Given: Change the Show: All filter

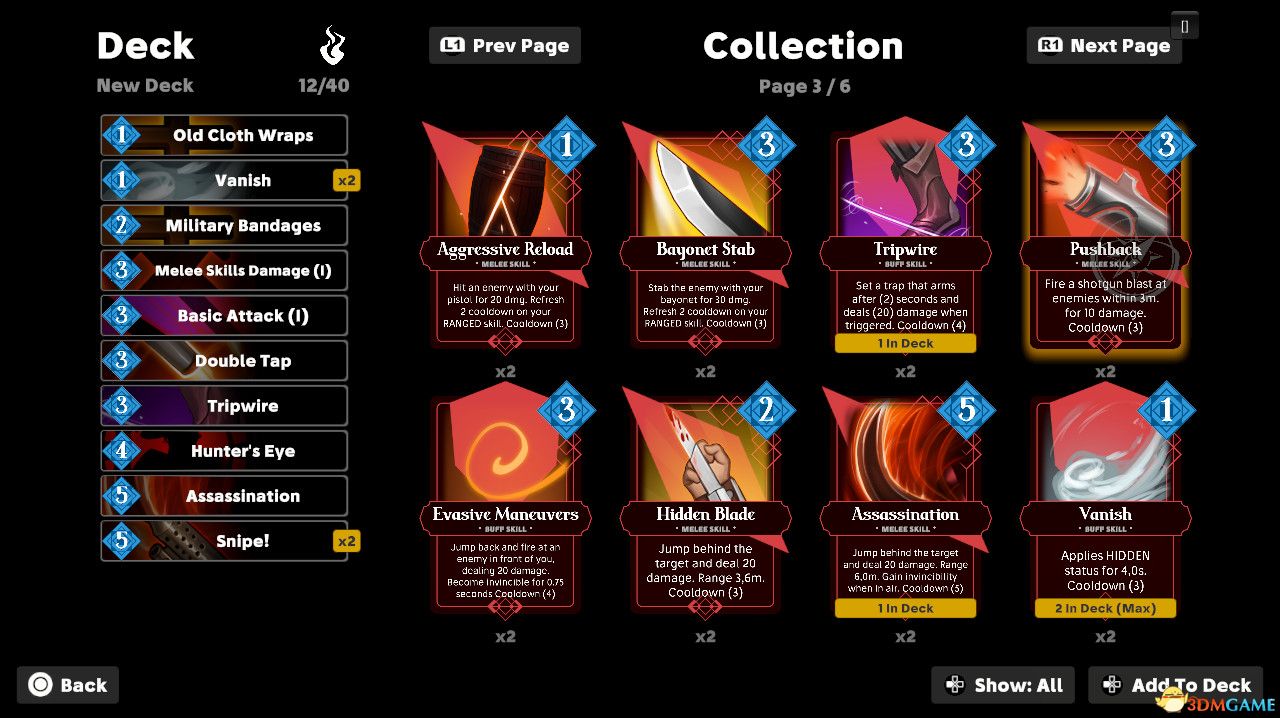Looking at the screenshot, I should click(1003, 685).
